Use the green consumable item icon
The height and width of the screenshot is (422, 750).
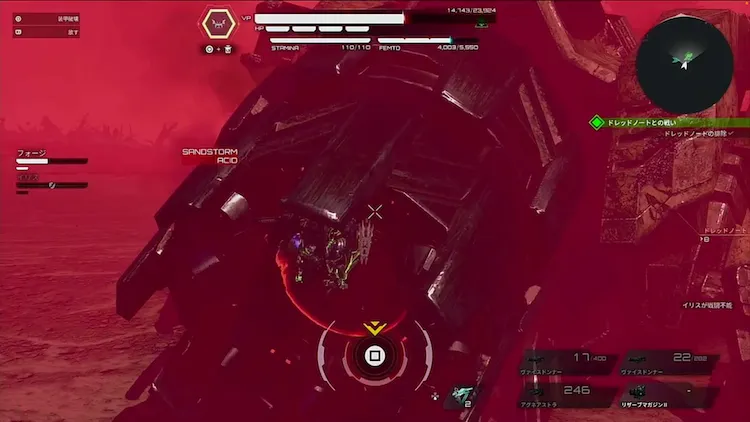point(463,395)
